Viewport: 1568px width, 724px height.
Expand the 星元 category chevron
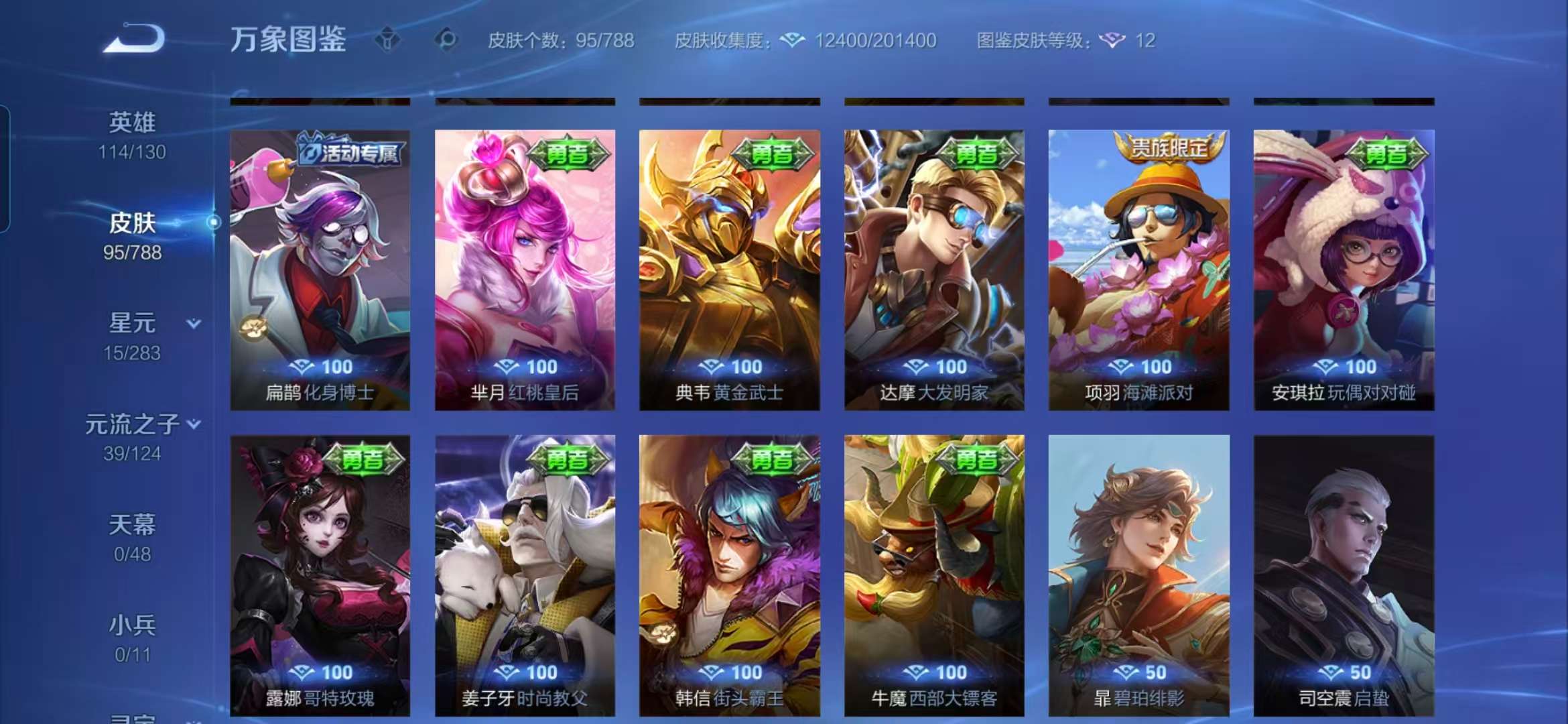[x=195, y=323]
